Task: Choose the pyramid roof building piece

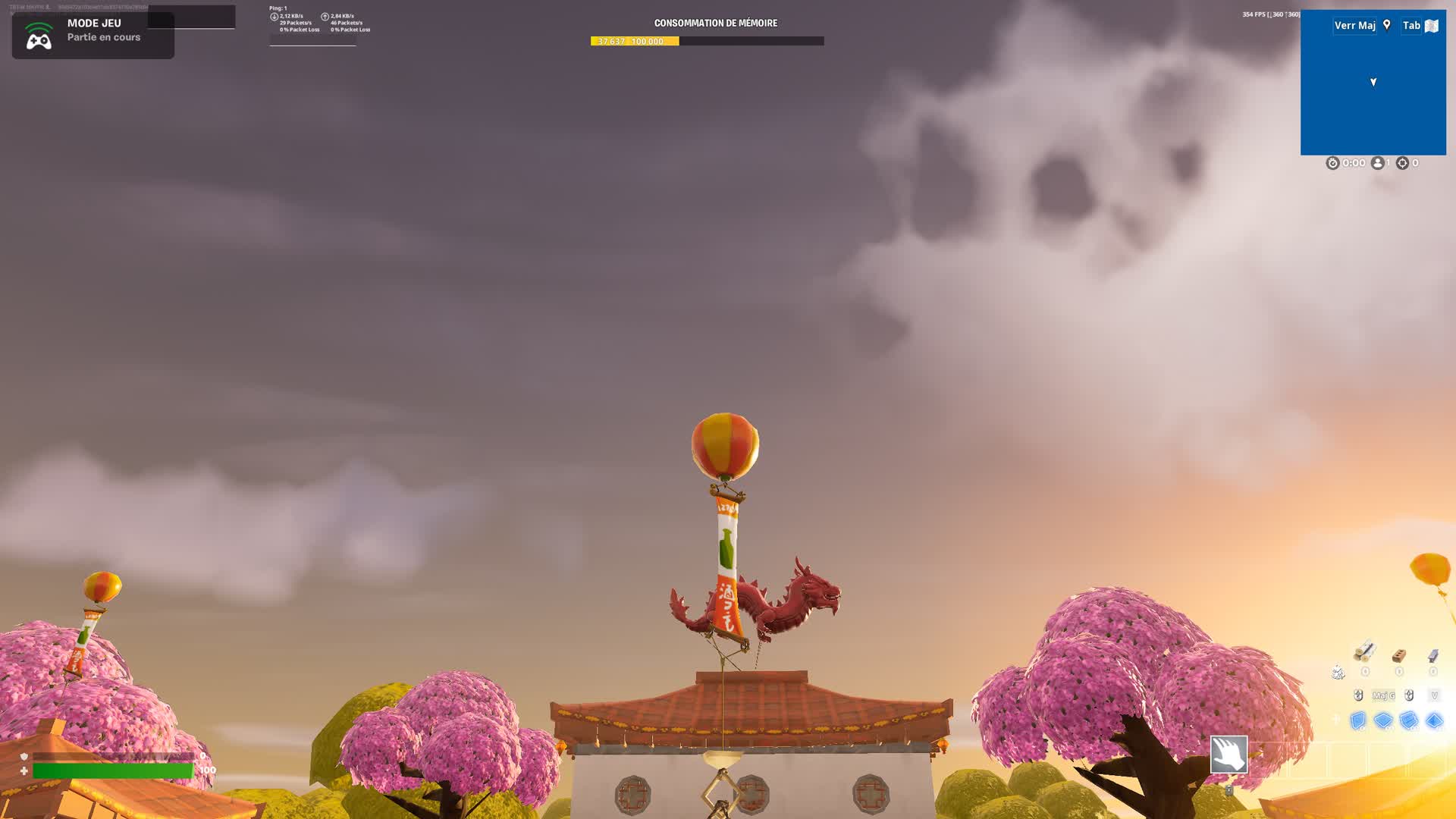Action: pos(1434,720)
